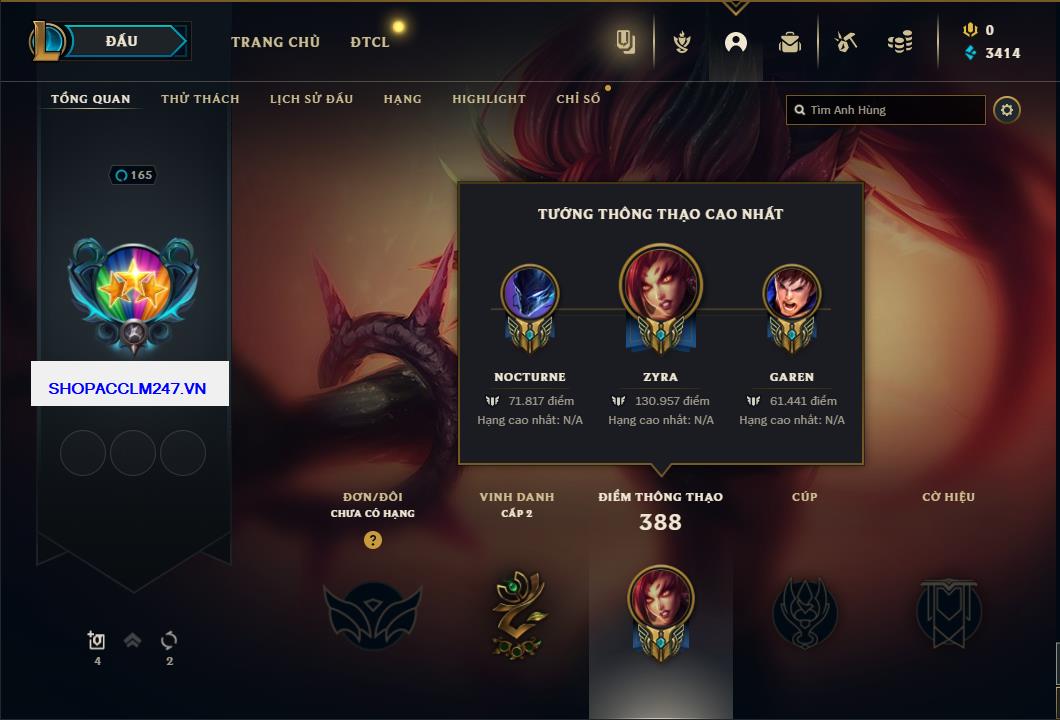Open the backpack collection icon
1060x720 pixels.
pos(790,42)
